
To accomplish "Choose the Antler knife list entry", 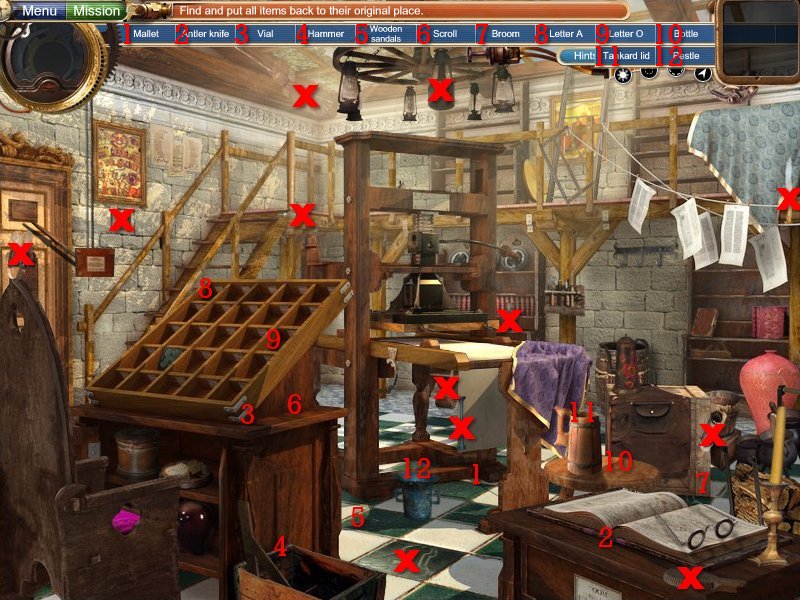I will tap(206, 34).
